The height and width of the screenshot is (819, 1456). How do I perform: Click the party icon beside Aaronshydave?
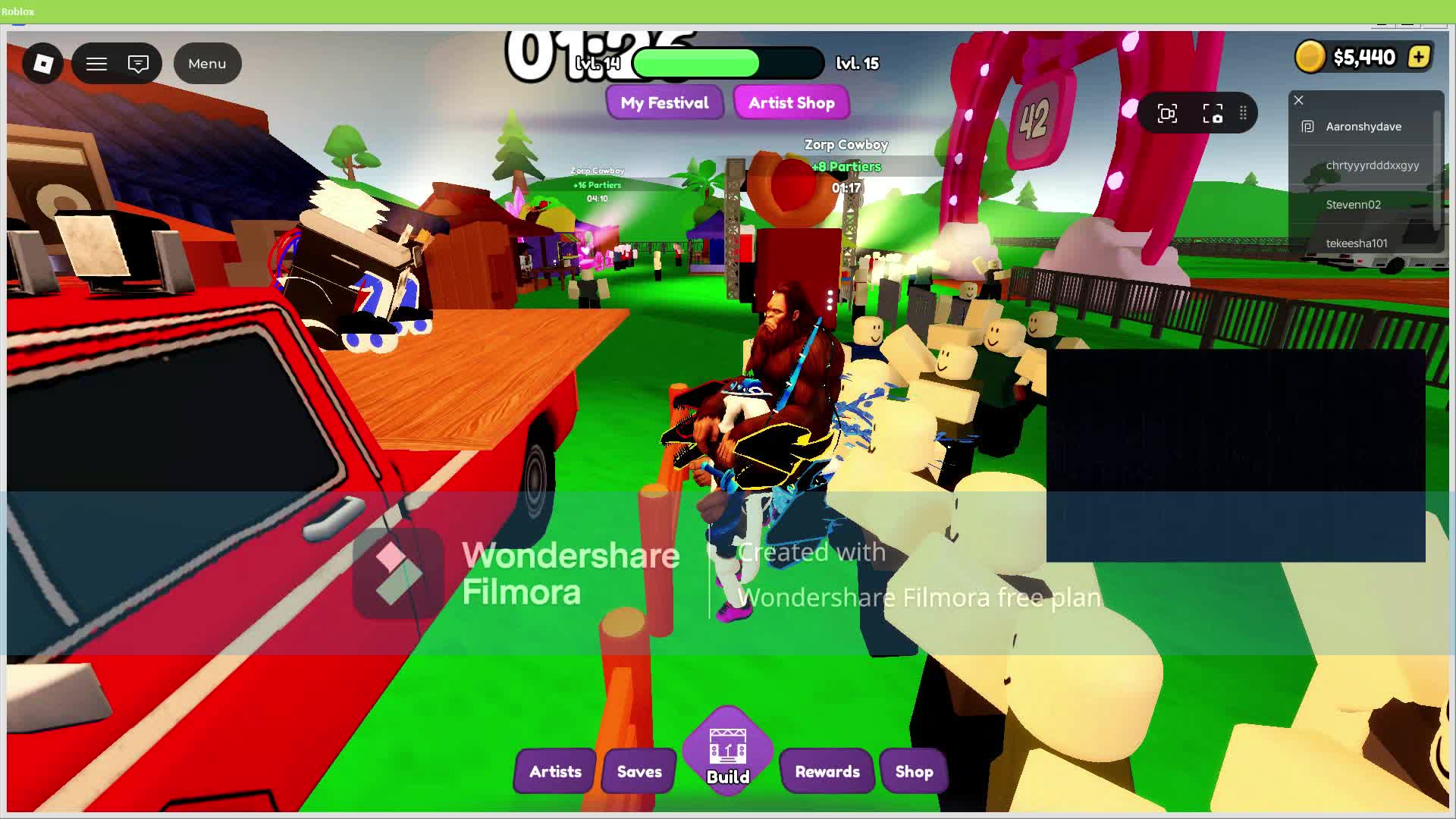[1307, 127]
